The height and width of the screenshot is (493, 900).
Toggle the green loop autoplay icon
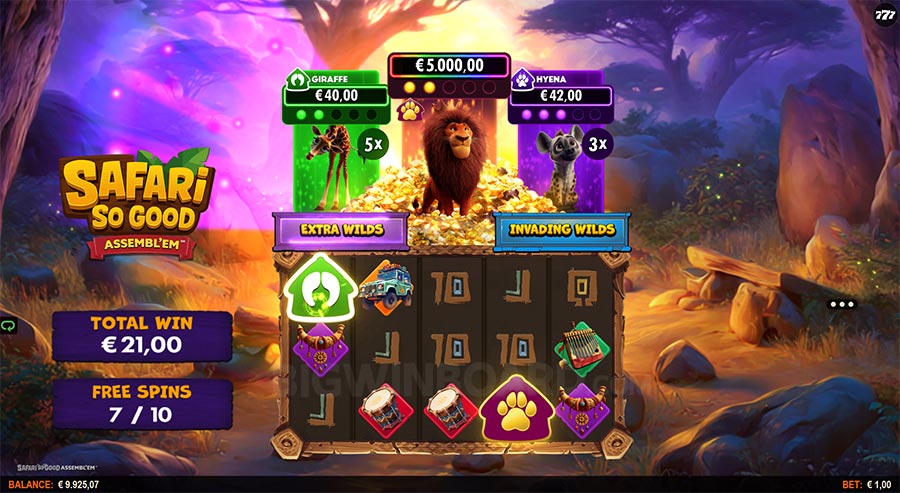(10, 326)
